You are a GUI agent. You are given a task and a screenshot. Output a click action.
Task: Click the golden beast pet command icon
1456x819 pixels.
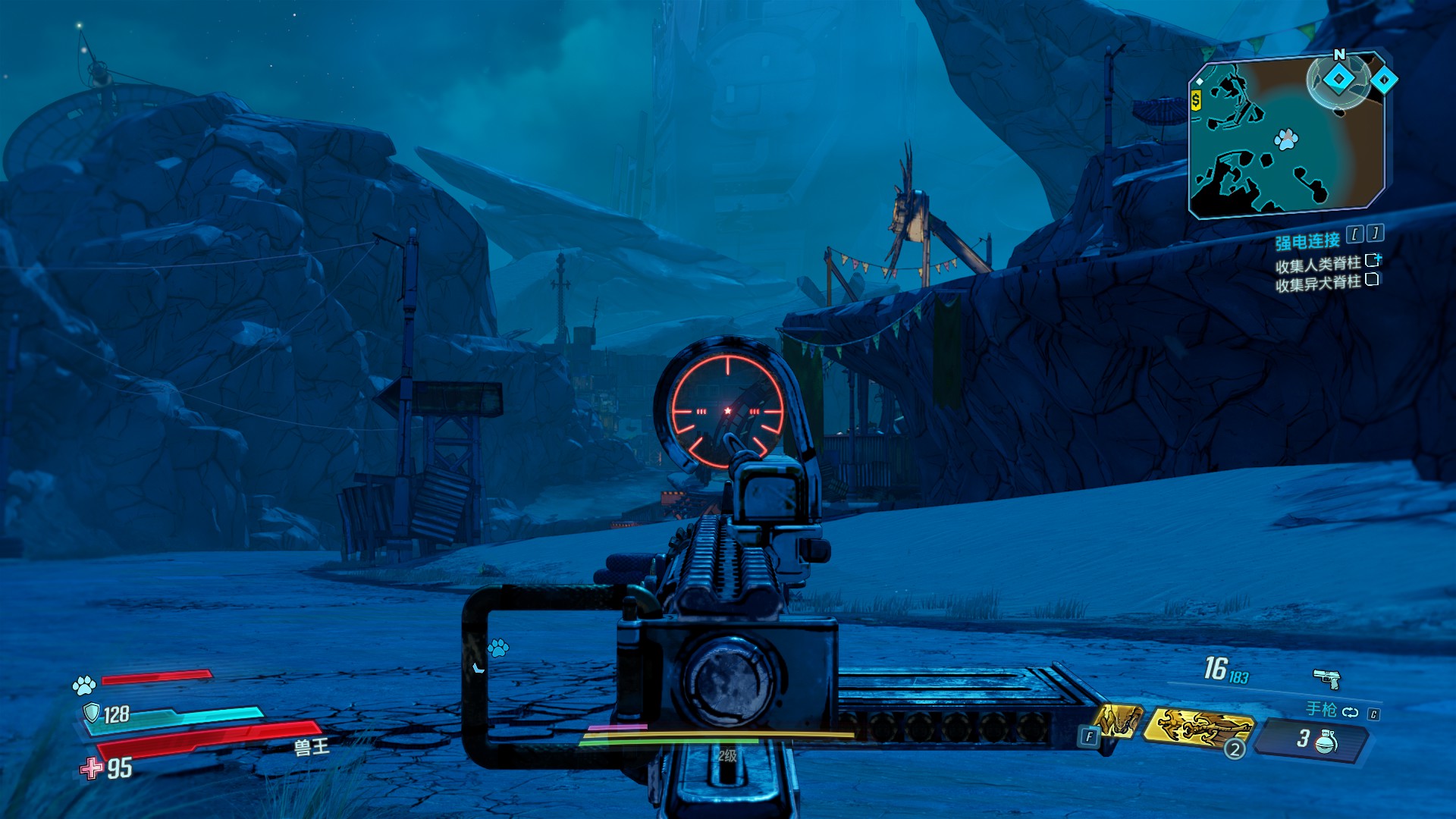click(x=1118, y=720)
